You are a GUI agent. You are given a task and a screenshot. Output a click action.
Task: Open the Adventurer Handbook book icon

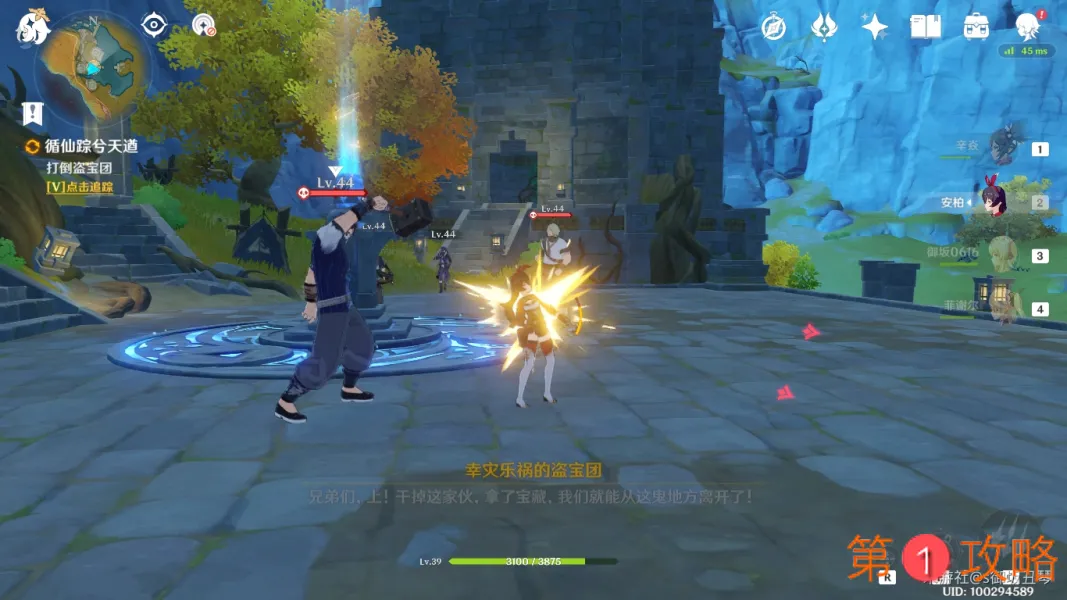point(926,27)
